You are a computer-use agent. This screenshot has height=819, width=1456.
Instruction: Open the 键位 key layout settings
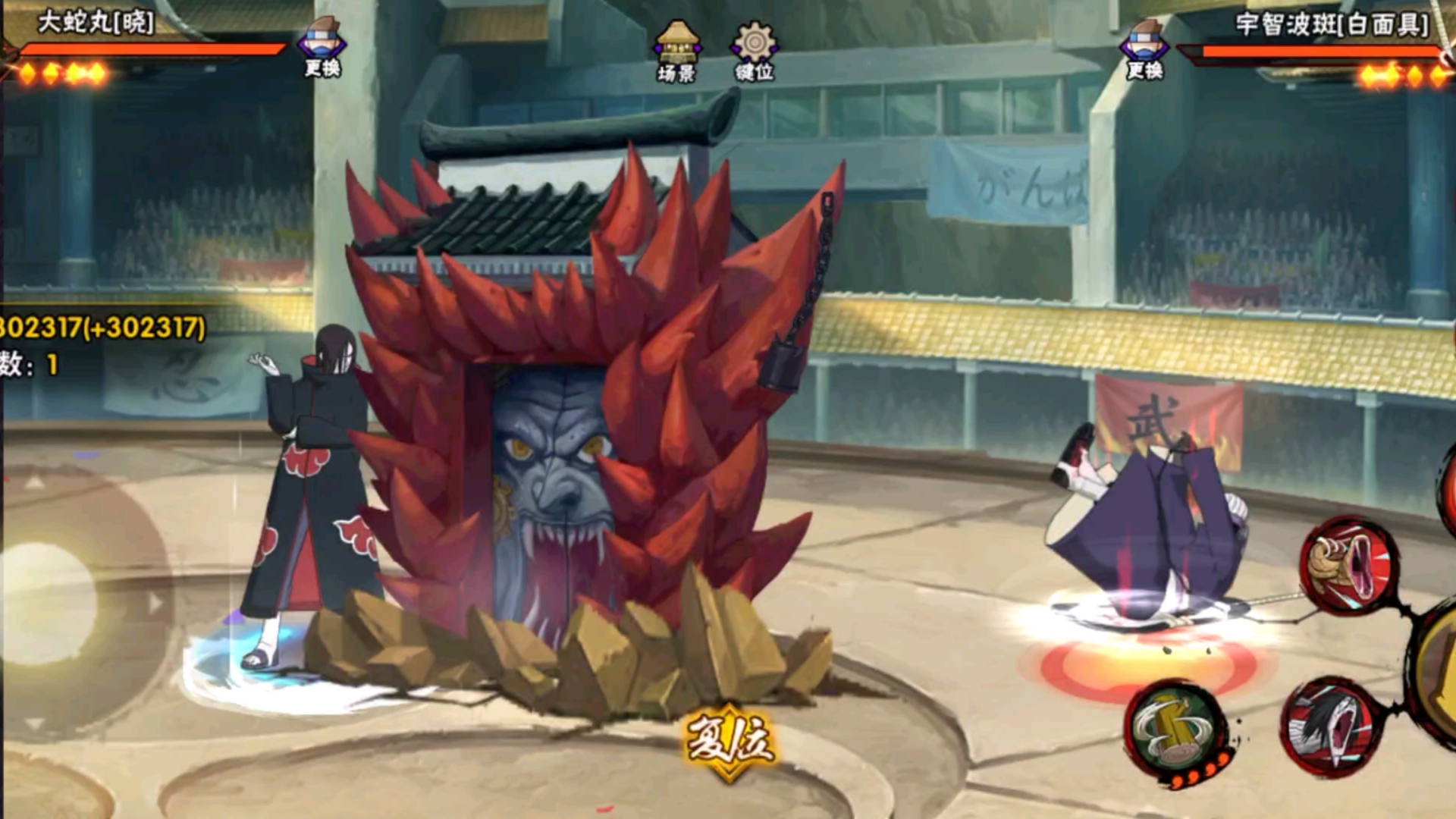(754, 51)
